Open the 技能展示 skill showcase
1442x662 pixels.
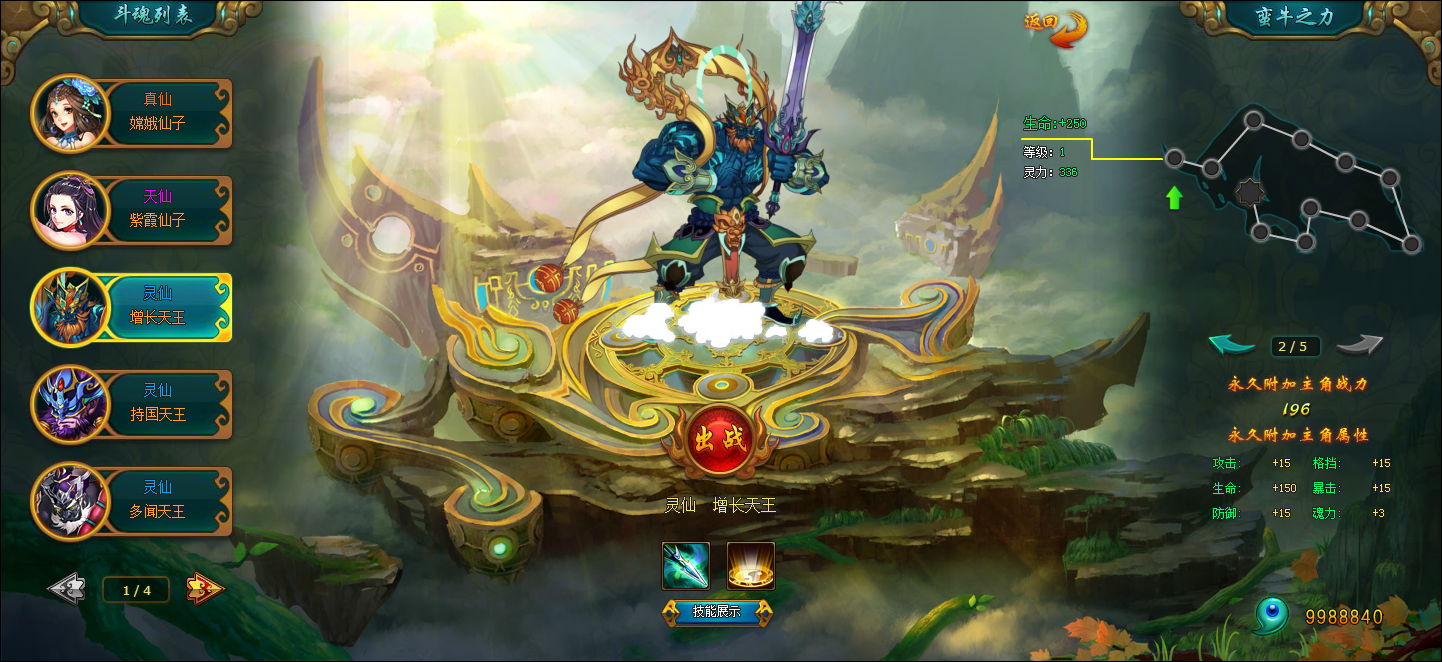tap(716, 611)
